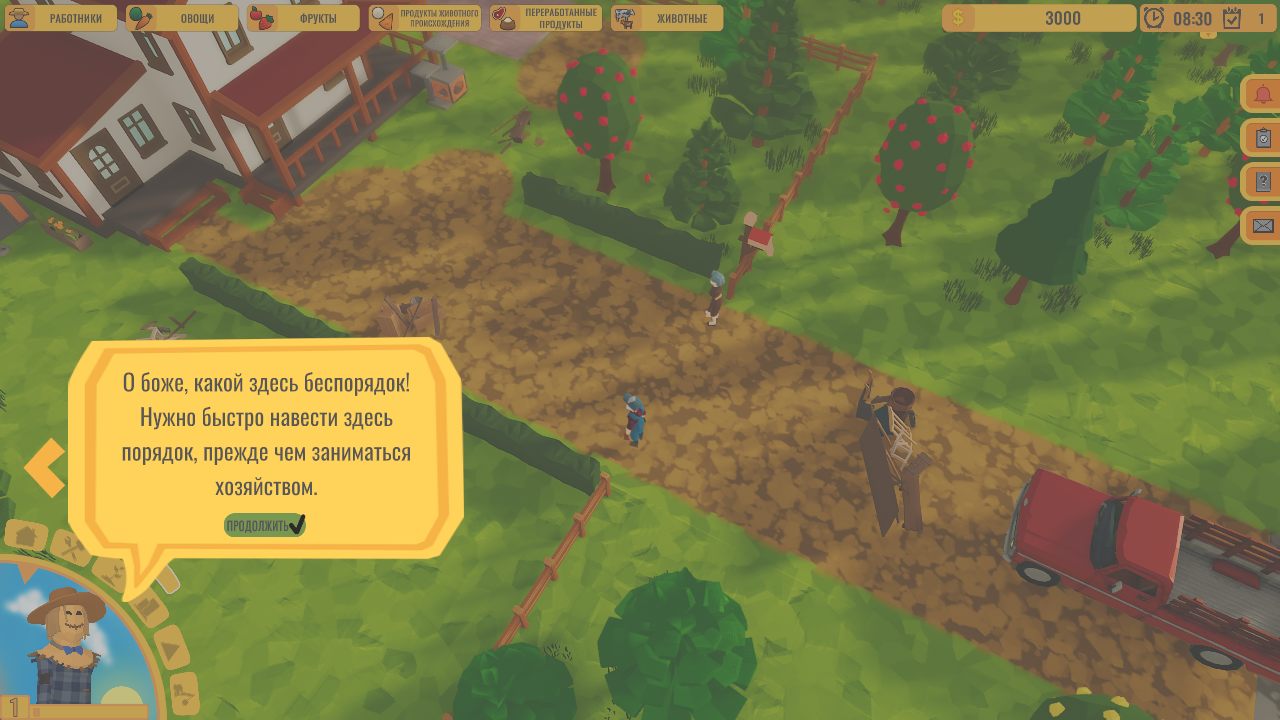Image resolution: width=1280 pixels, height=720 pixels.
Task: Select the house building icon in radial menu
Action: coord(26,536)
